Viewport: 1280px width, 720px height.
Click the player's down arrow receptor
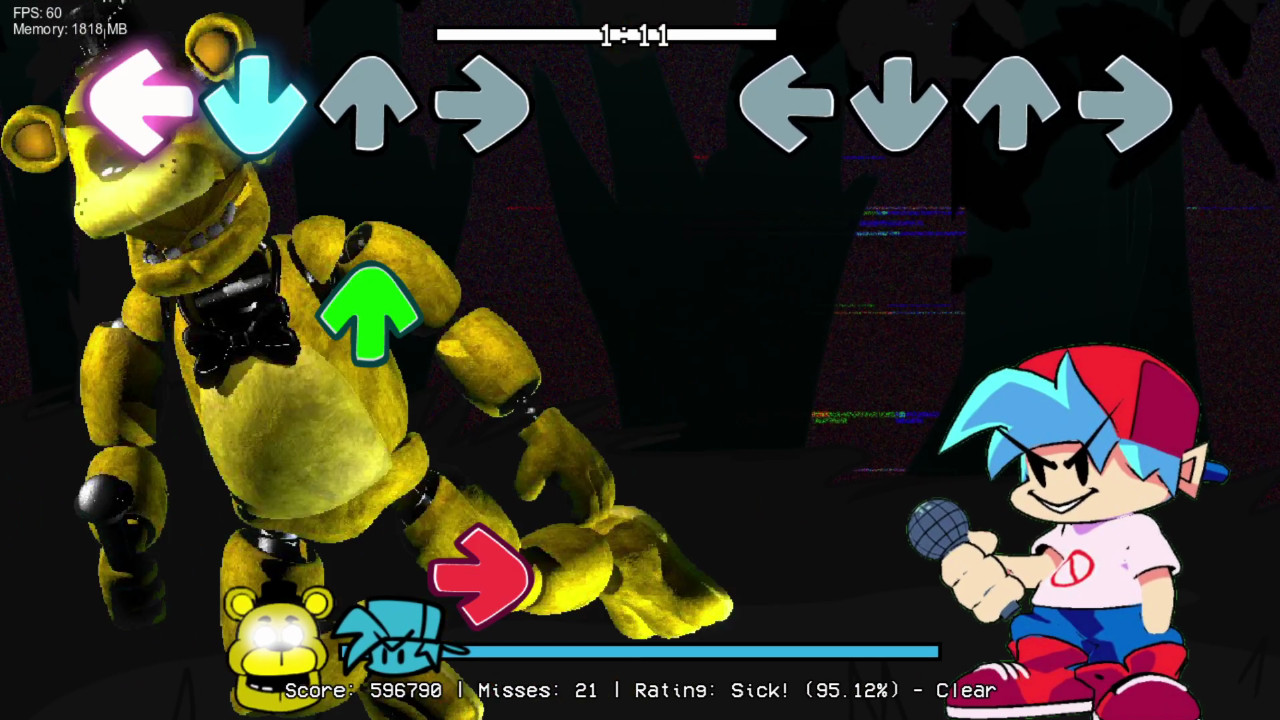(897, 100)
